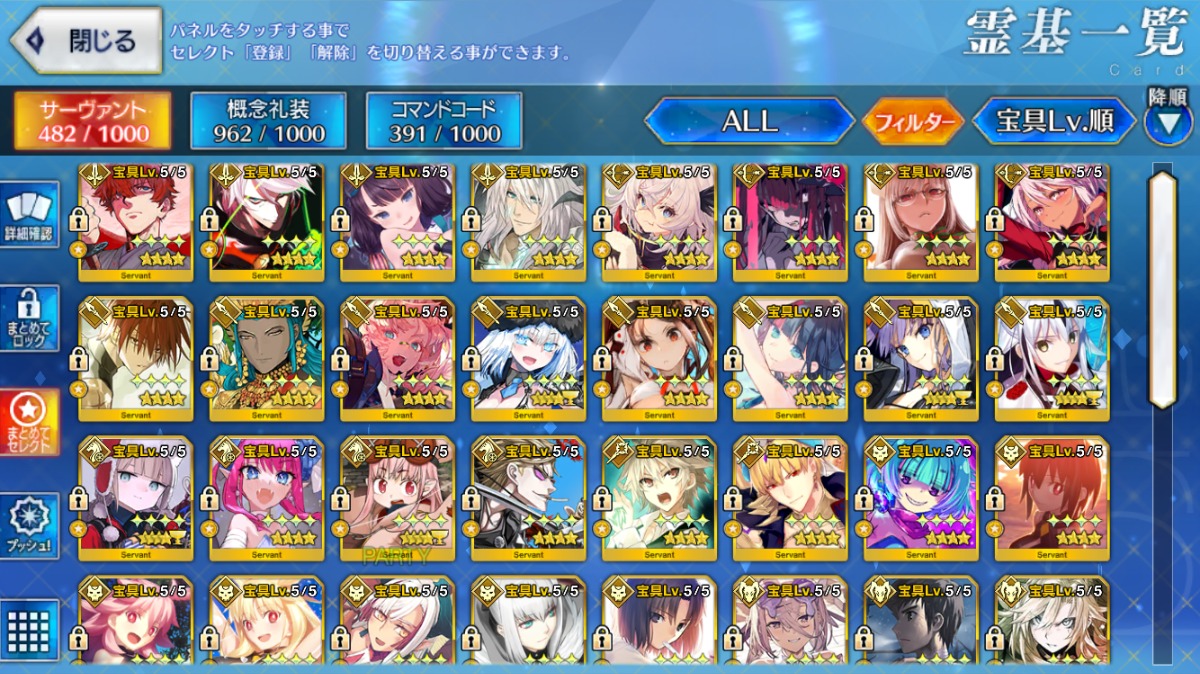Choose the blue-eyed servant in white hat
The image size is (1200, 674).
click(x=528, y=357)
